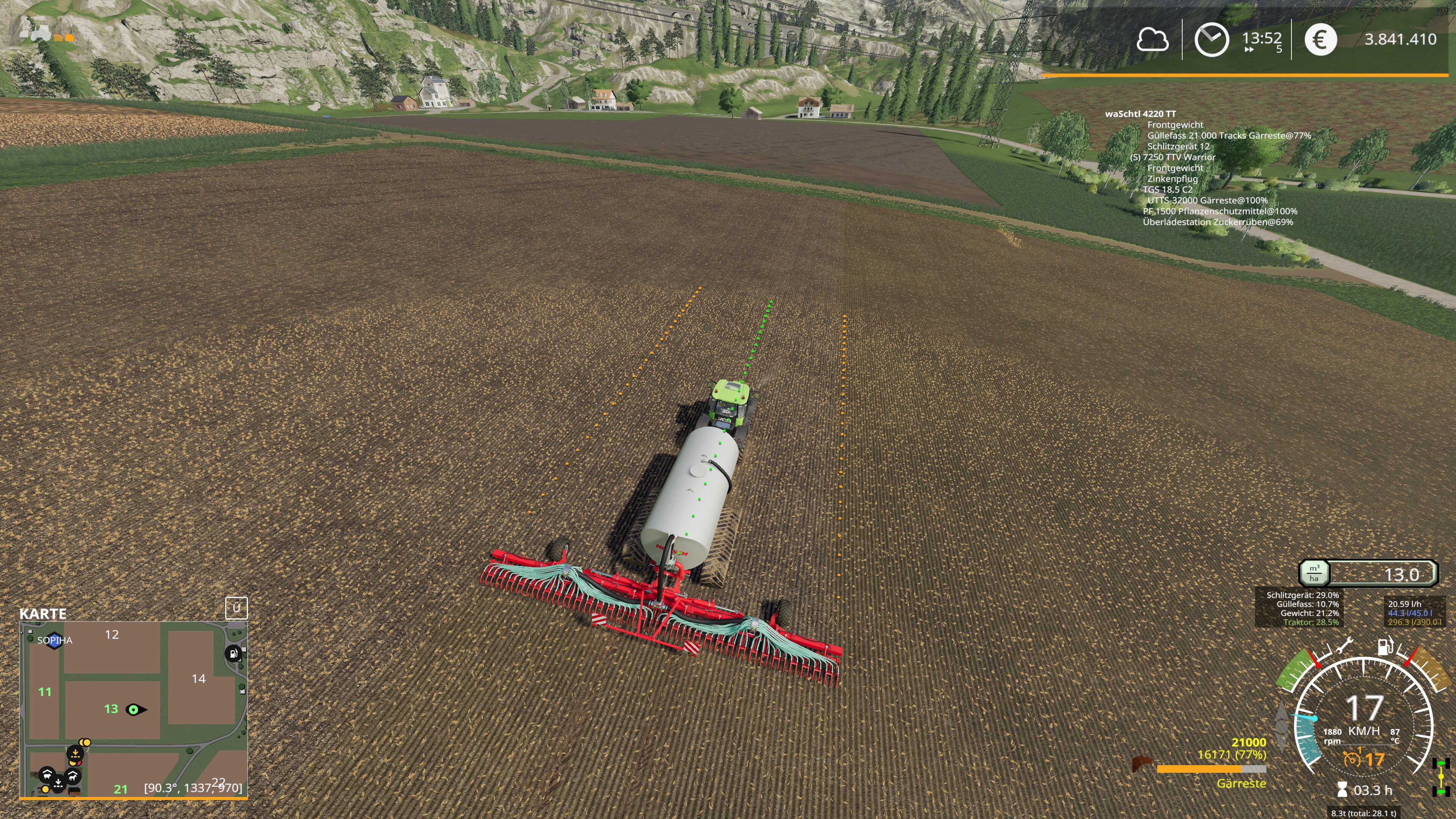This screenshot has width=1456, height=819.
Task: Click the m³/ha application rate icon
Action: coord(1314,573)
